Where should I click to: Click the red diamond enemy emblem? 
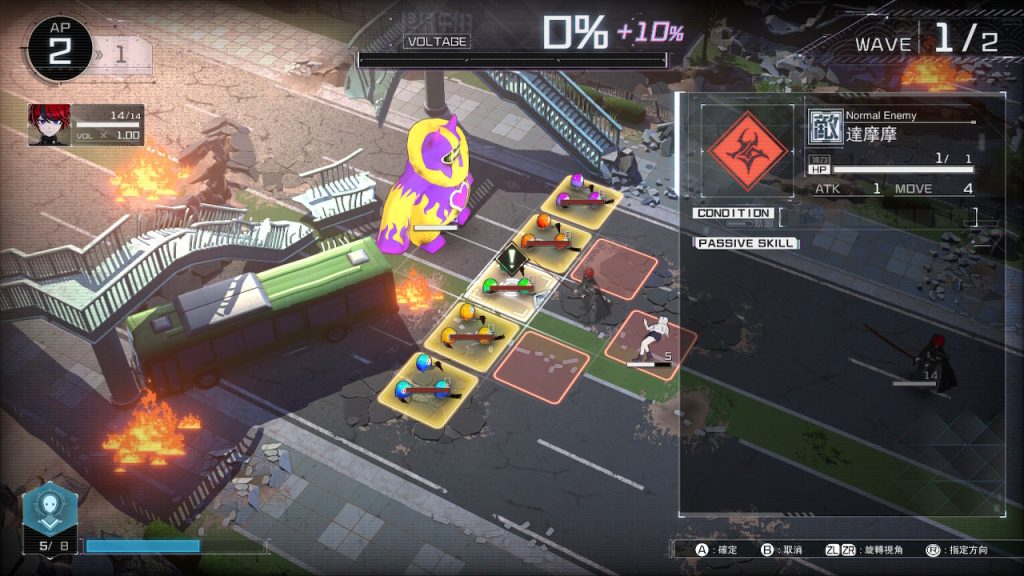coord(747,151)
